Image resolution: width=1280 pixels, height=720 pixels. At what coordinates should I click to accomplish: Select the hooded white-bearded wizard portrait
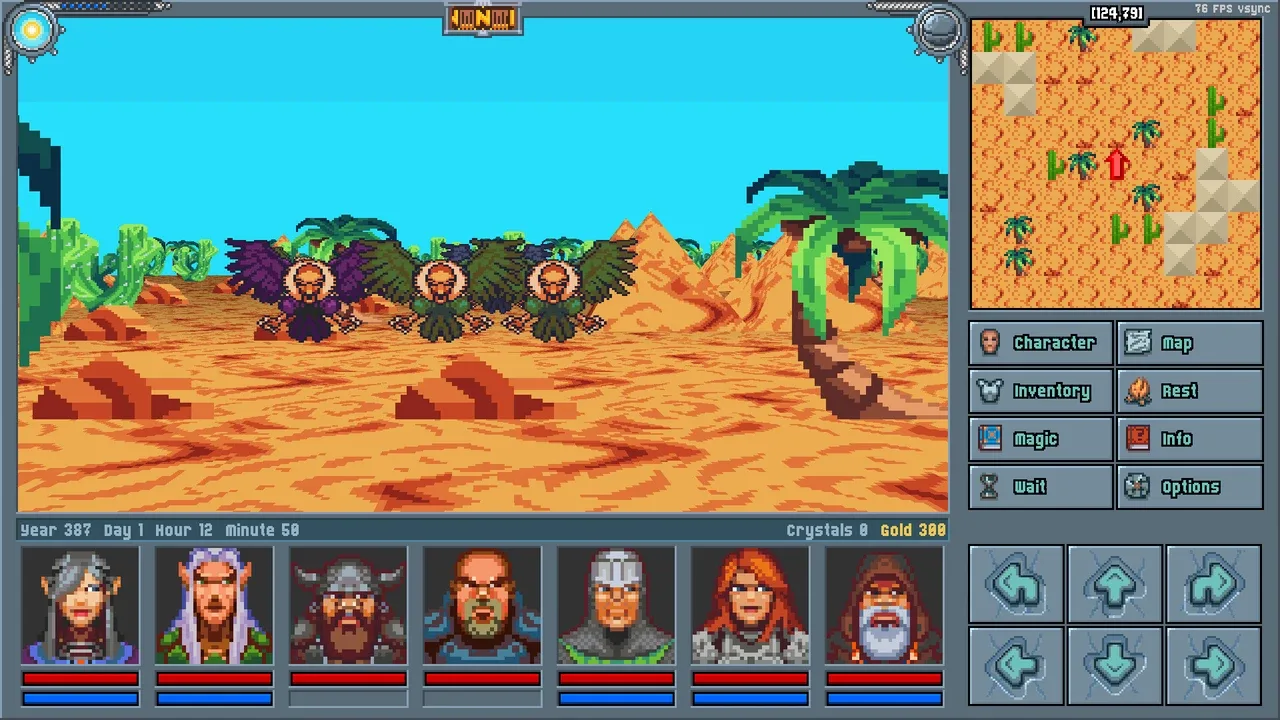[x=884, y=606]
